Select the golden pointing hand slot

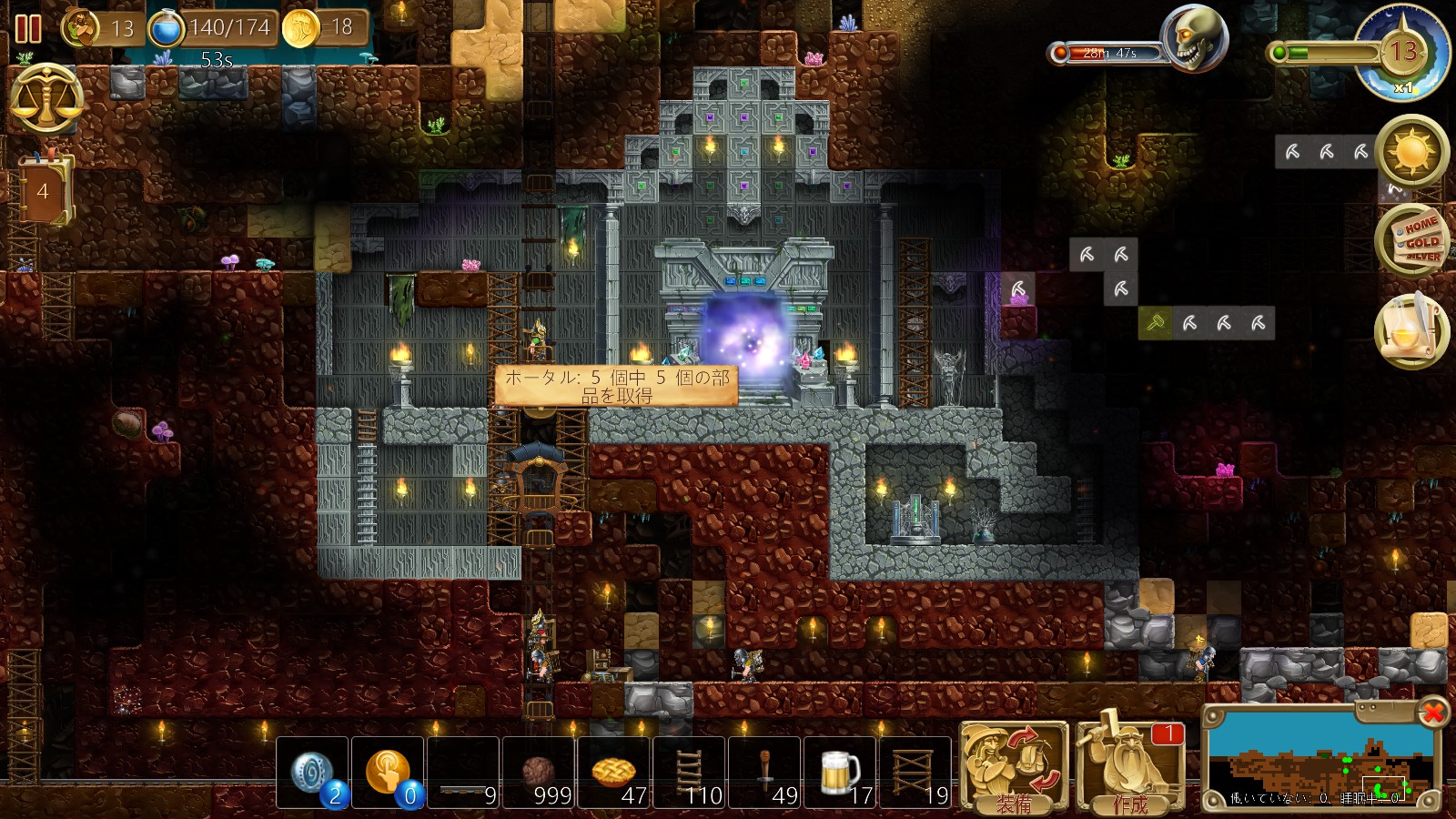click(389, 773)
